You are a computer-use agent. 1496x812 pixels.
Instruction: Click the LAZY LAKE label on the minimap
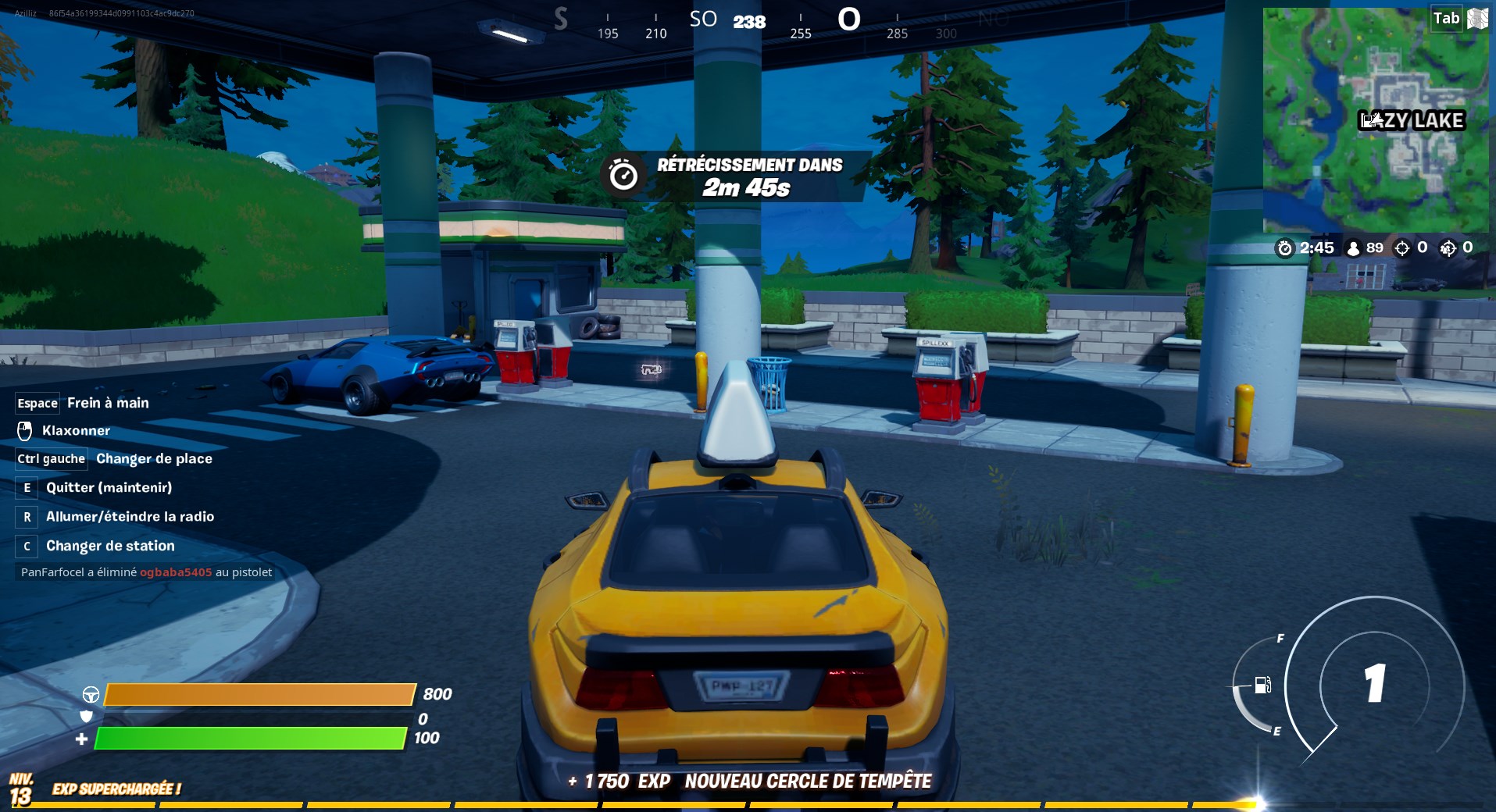[1410, 120]
